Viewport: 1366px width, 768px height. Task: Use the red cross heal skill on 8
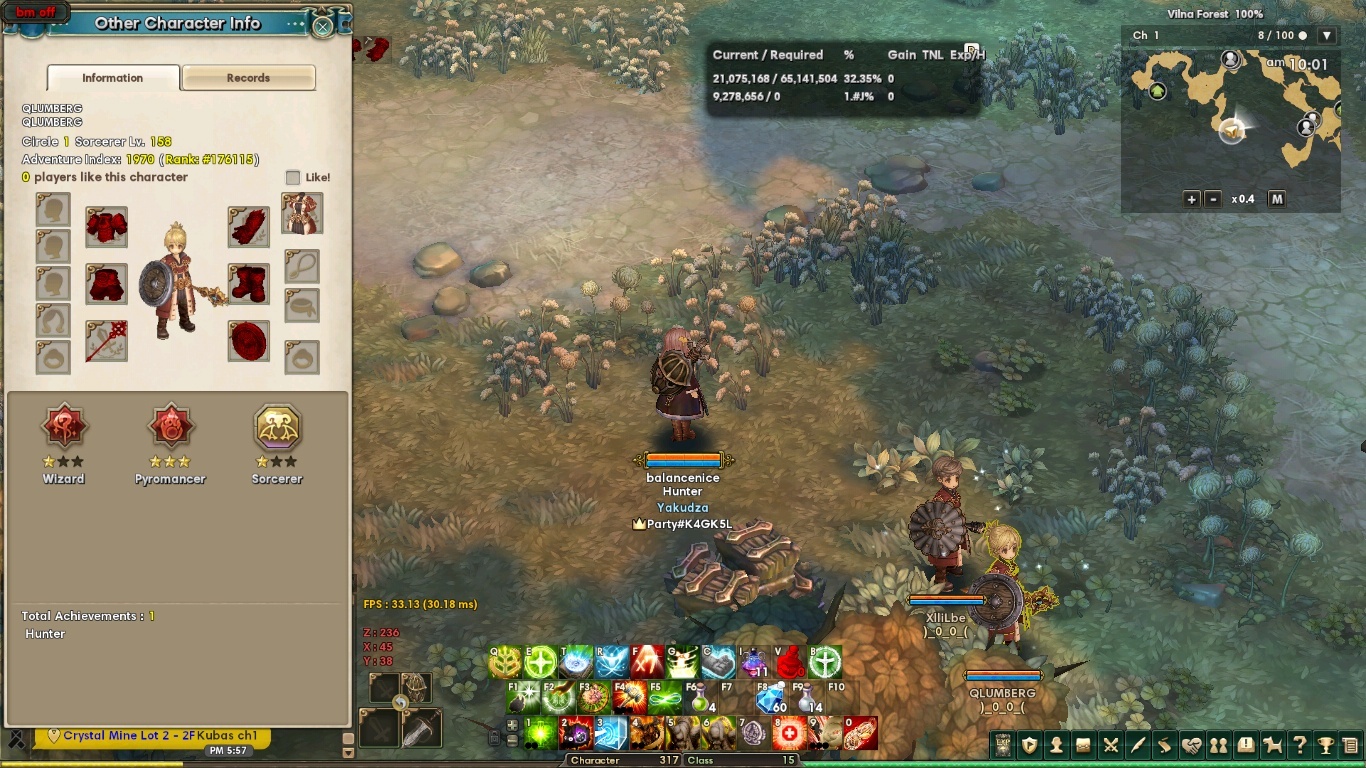790,734
